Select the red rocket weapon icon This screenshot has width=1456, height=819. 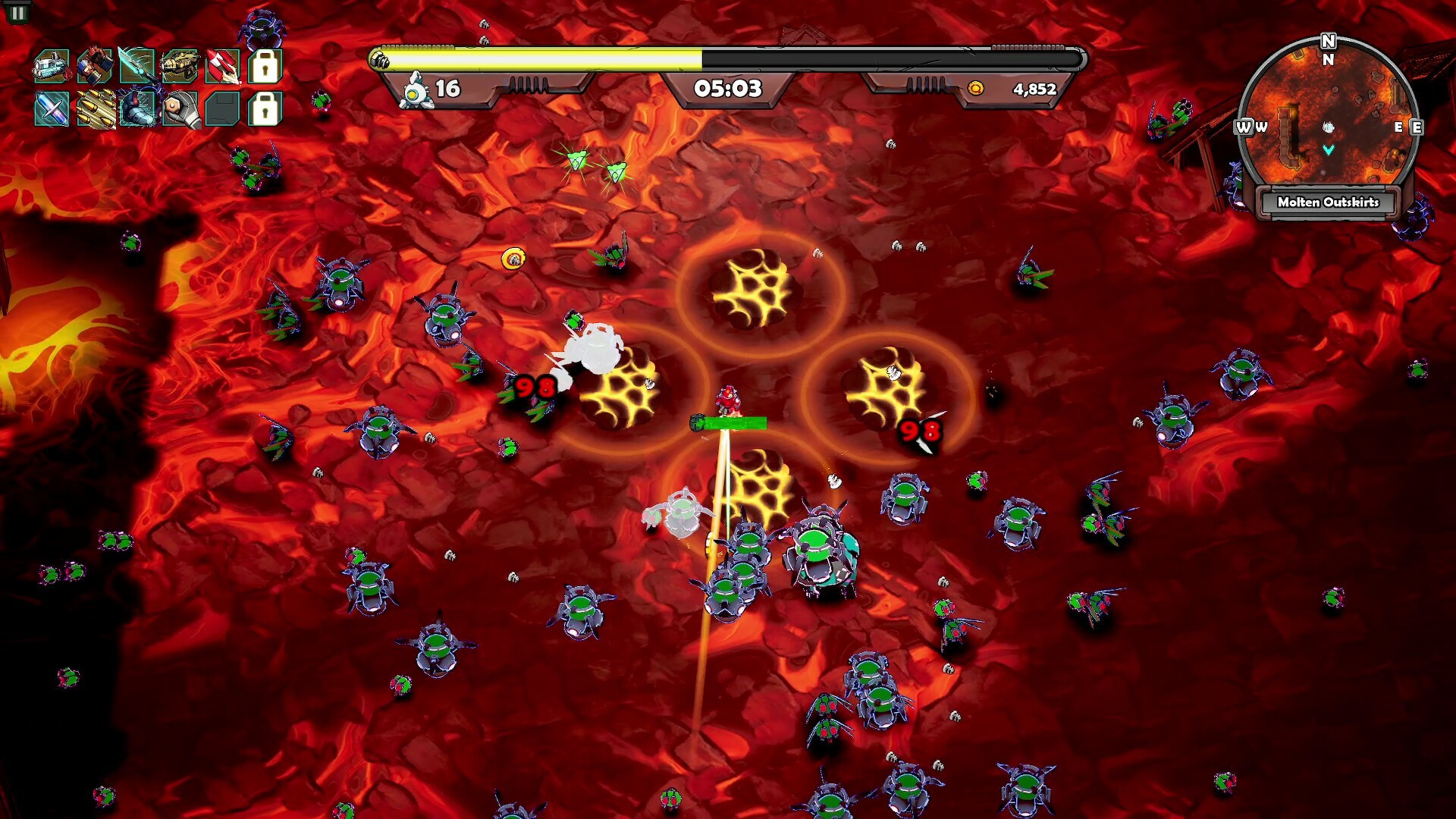(222, 67)
